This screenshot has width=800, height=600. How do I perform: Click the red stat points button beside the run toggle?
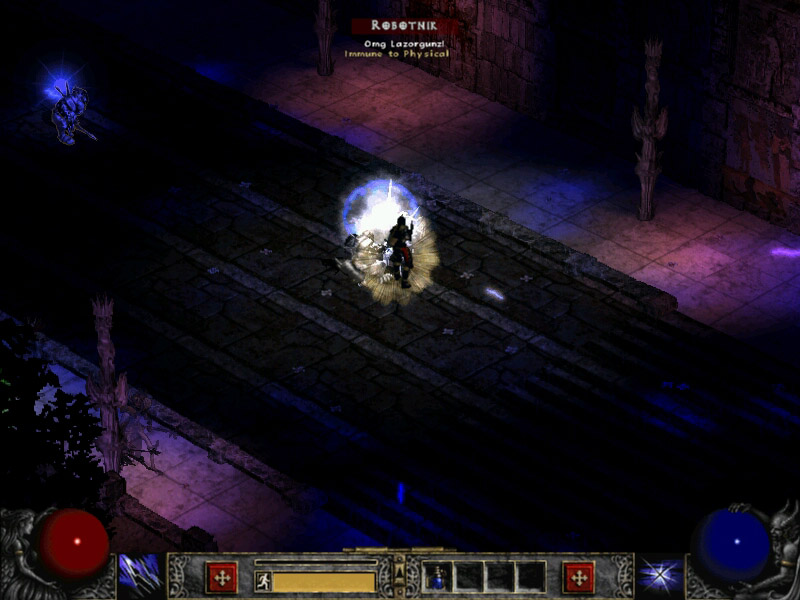pyautogui.click(x=221, y=577)
